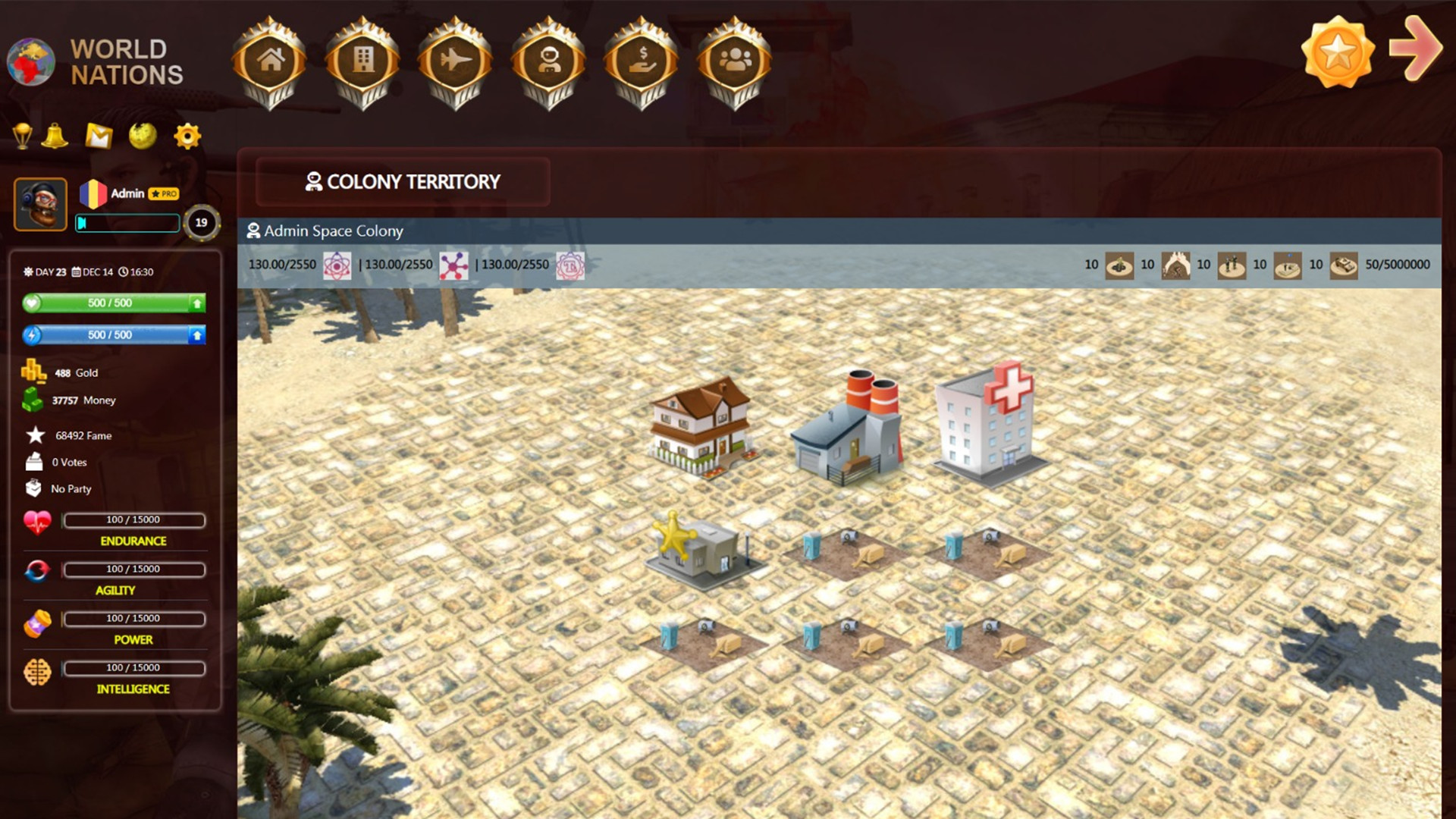The height and width of the screenshot is (819, 1456).
Task: Select the Admin Space Colony header bar
Action: tap(331, 231)
